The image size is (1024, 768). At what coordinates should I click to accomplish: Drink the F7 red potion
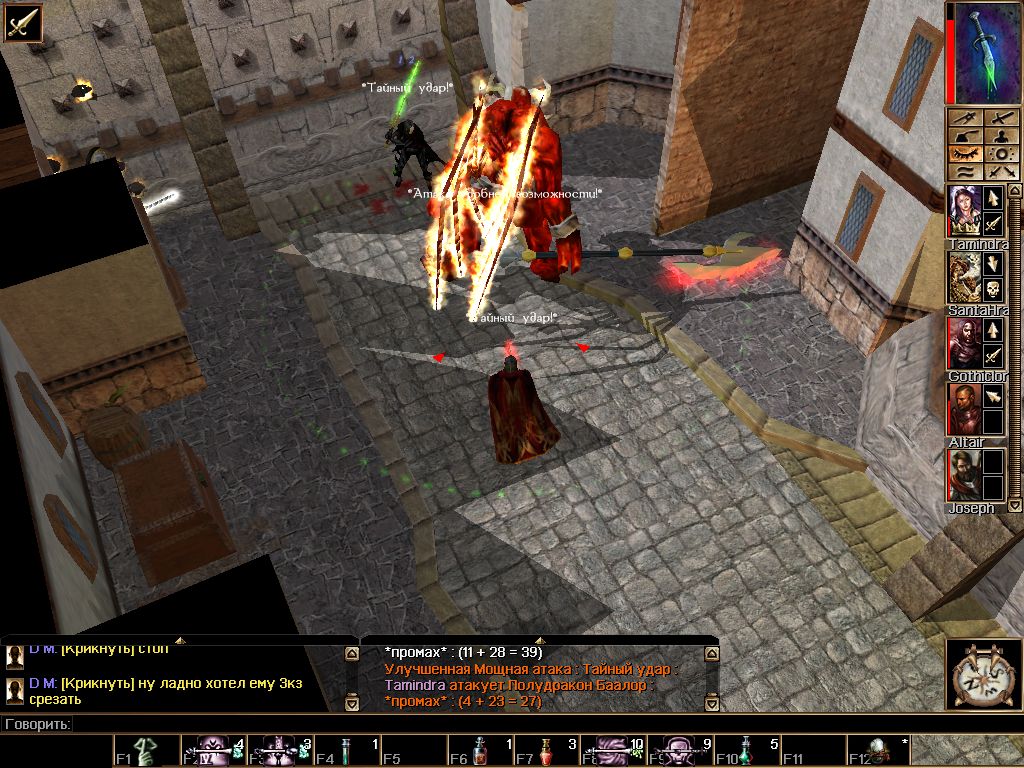(547, 751)
